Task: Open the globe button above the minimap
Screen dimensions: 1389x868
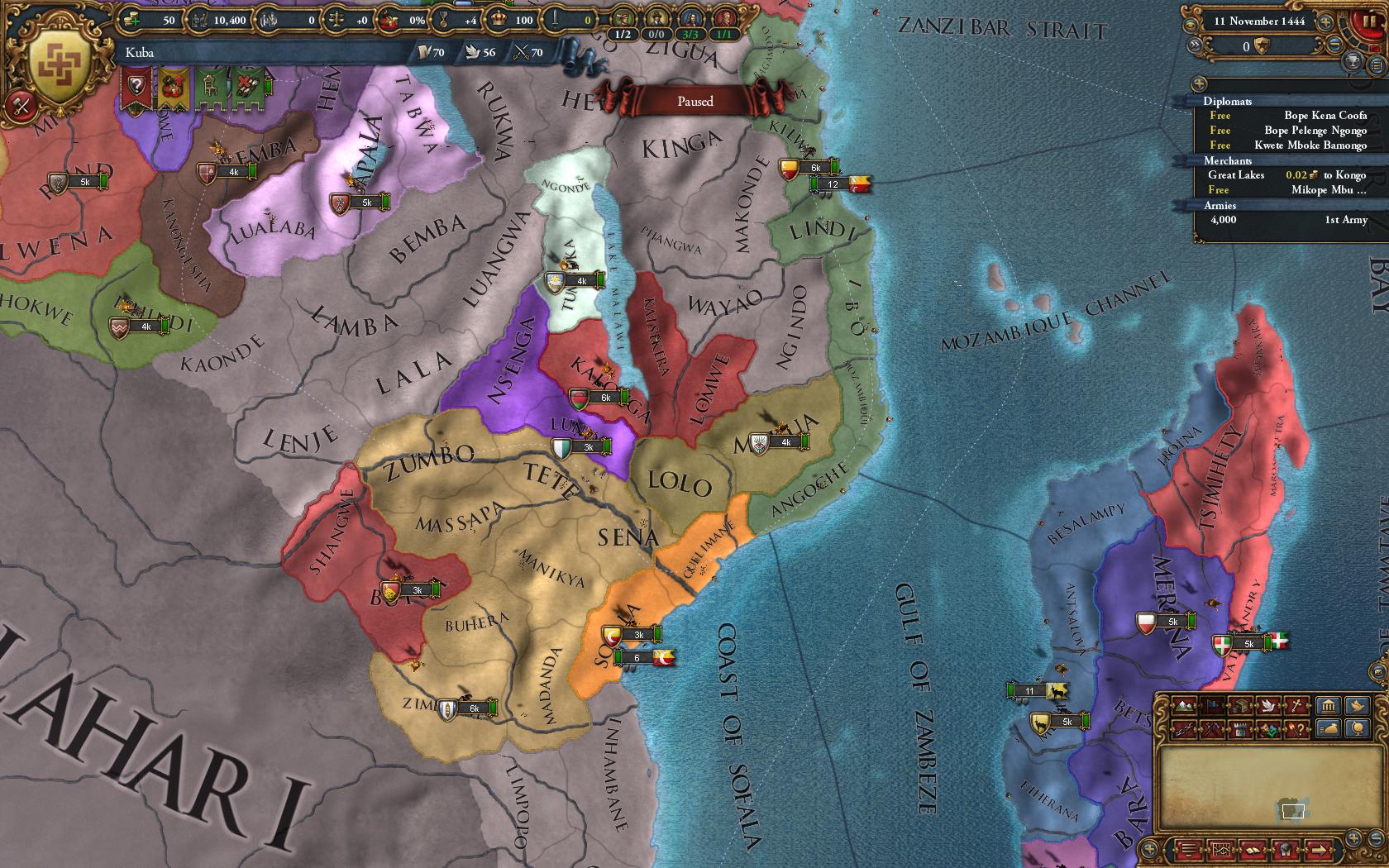Action: click(x=1356, y=728)
